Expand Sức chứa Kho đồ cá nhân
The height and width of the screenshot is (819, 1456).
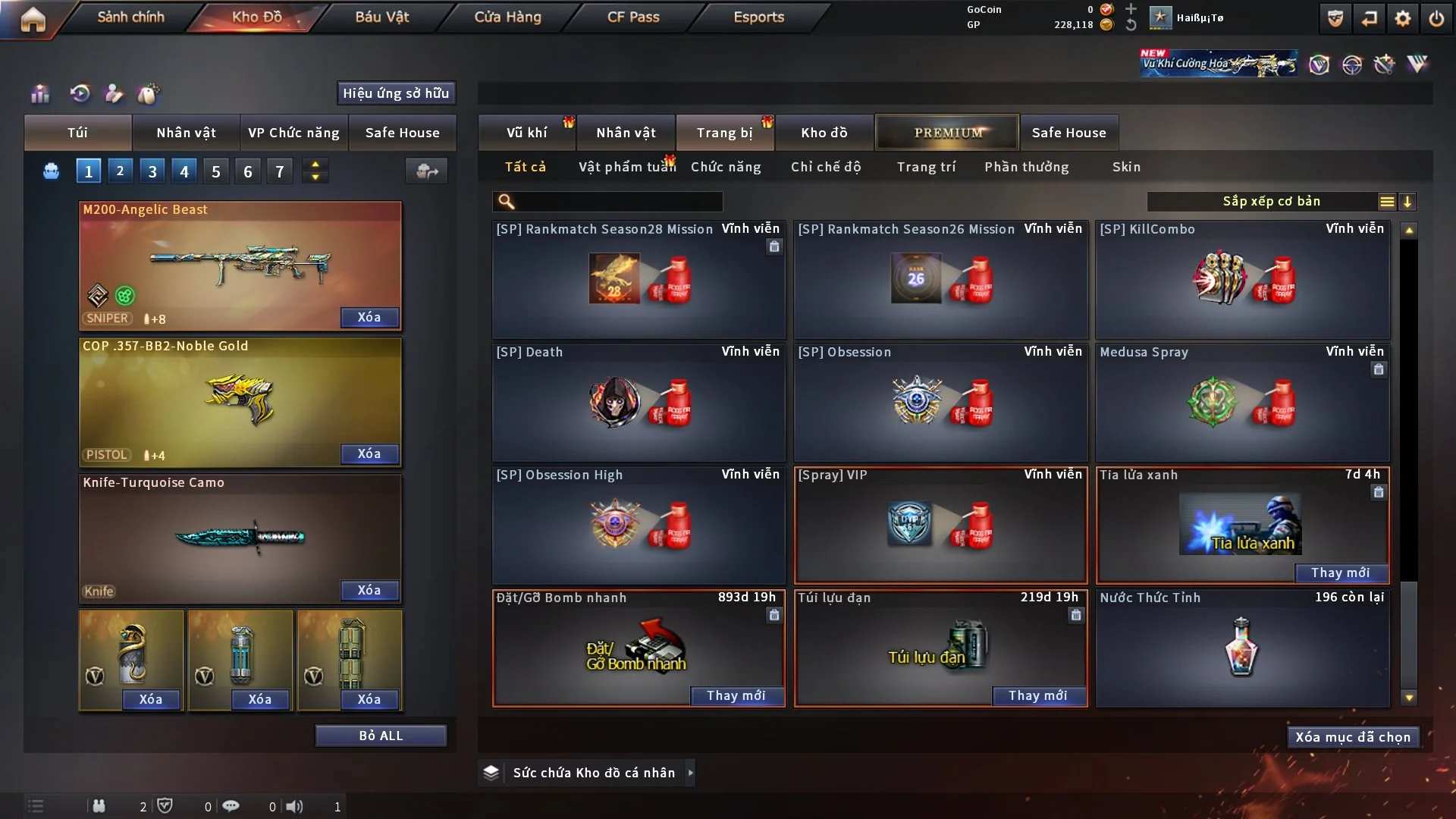click(690, 773)
